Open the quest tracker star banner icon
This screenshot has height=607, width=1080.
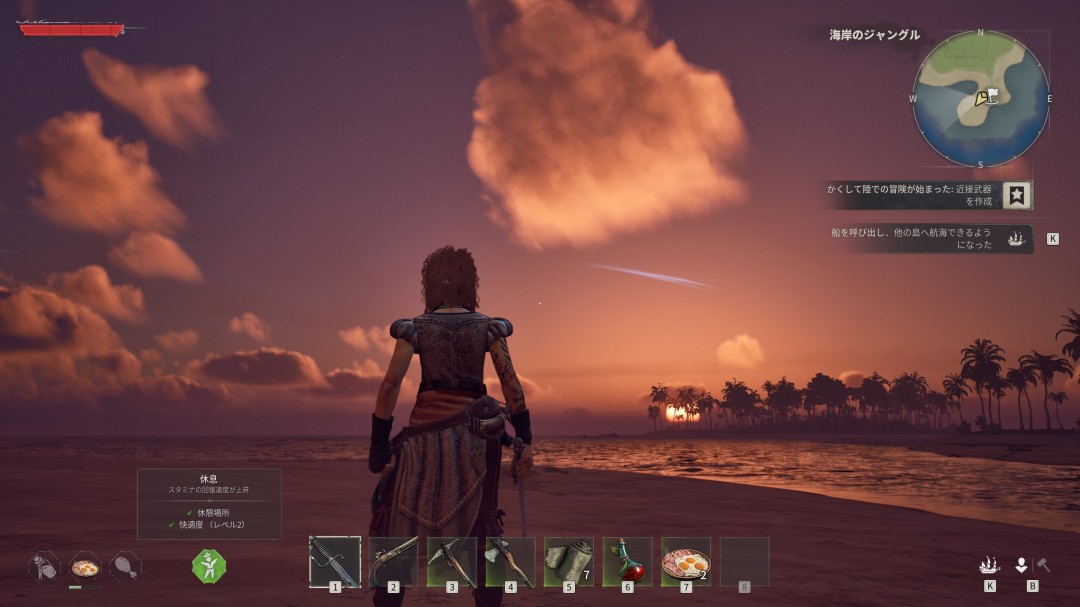pyautogui.click(x=1017, y=195)
